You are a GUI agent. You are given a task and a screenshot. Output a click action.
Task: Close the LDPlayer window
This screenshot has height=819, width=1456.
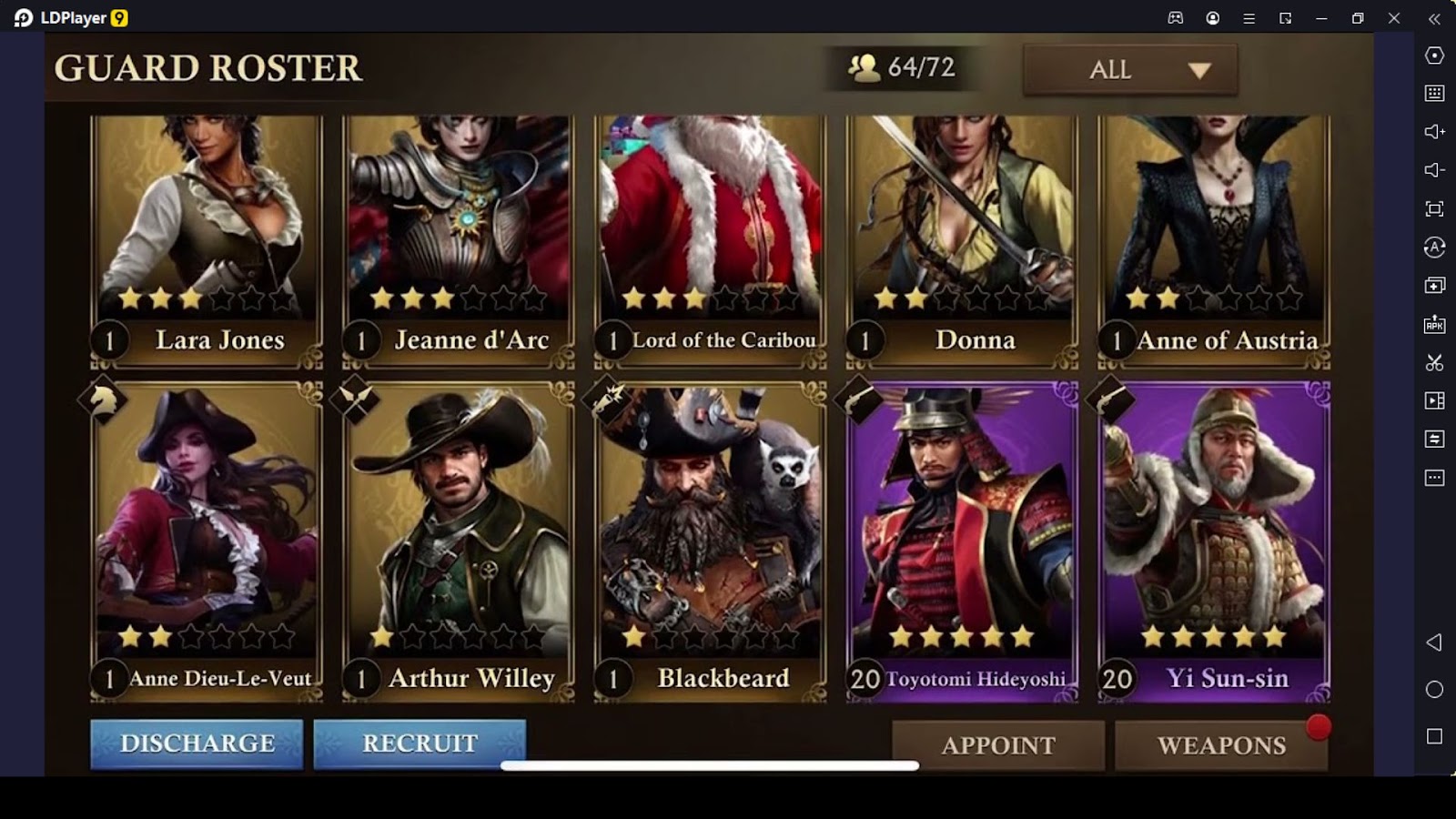[1394, 18]
